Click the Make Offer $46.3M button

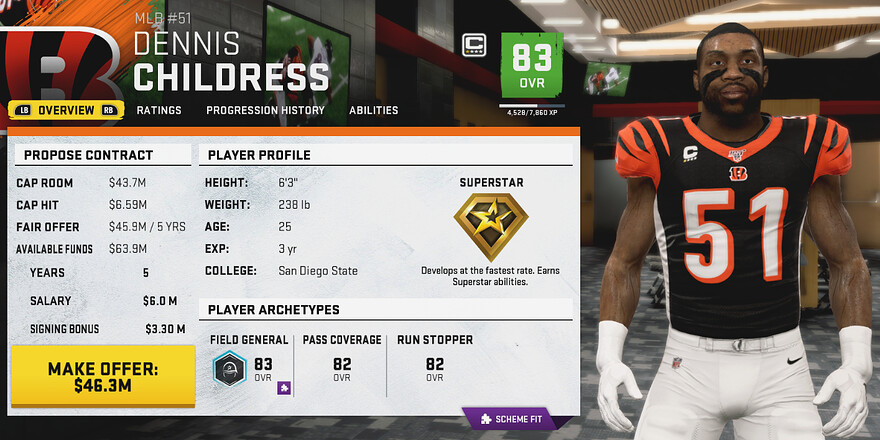coord(103,376)
